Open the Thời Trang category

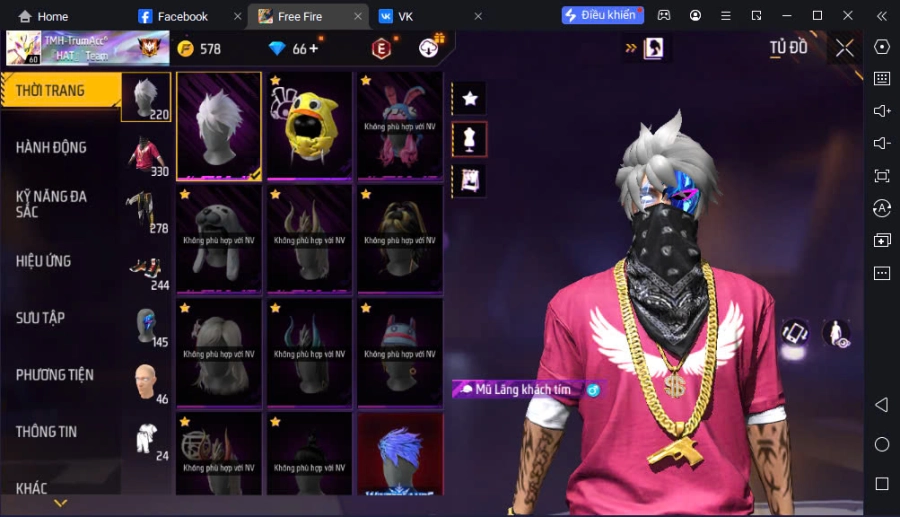(x=52, y=91)
